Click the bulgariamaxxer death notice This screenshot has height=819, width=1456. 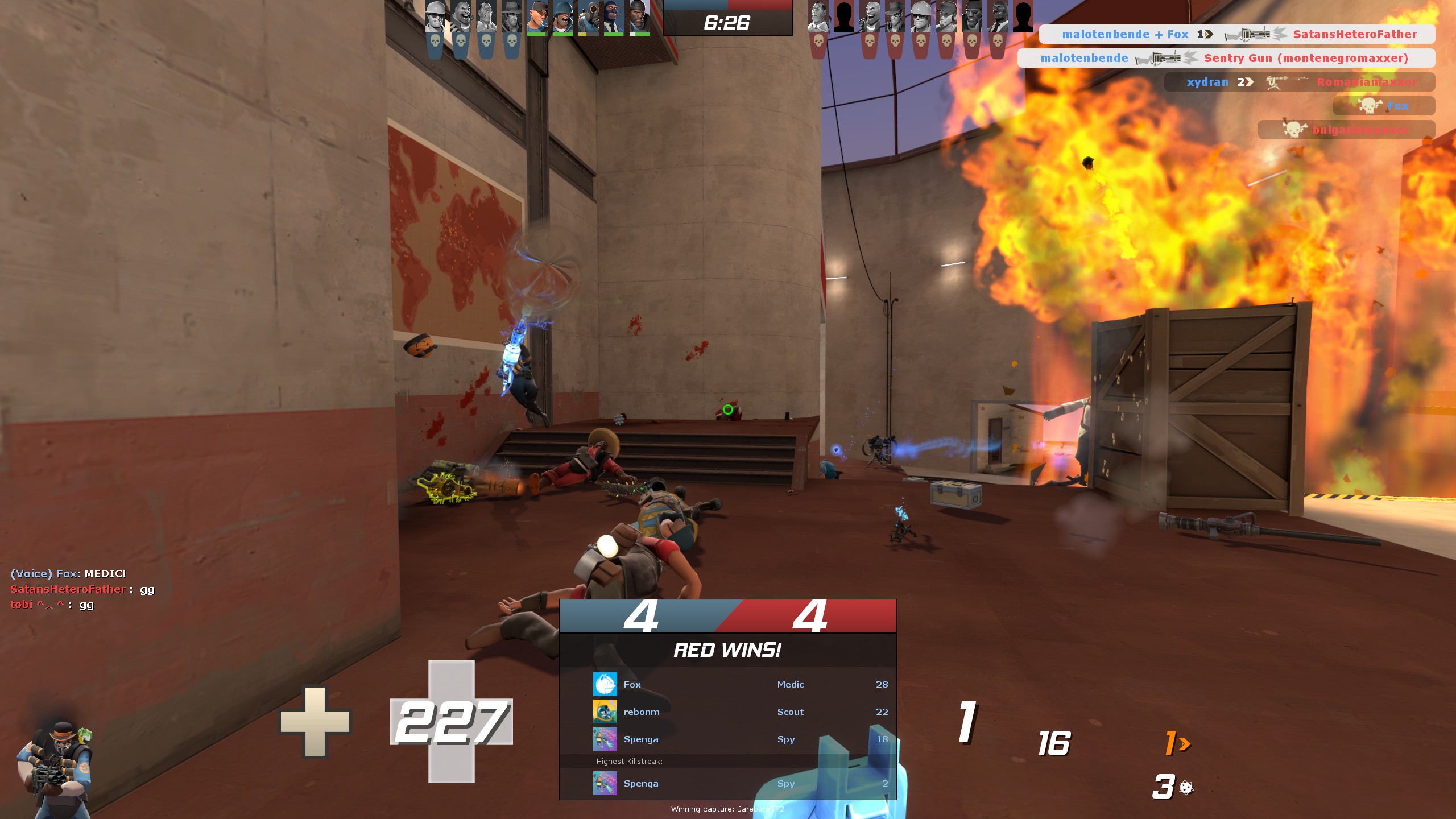coord(1346,130)
